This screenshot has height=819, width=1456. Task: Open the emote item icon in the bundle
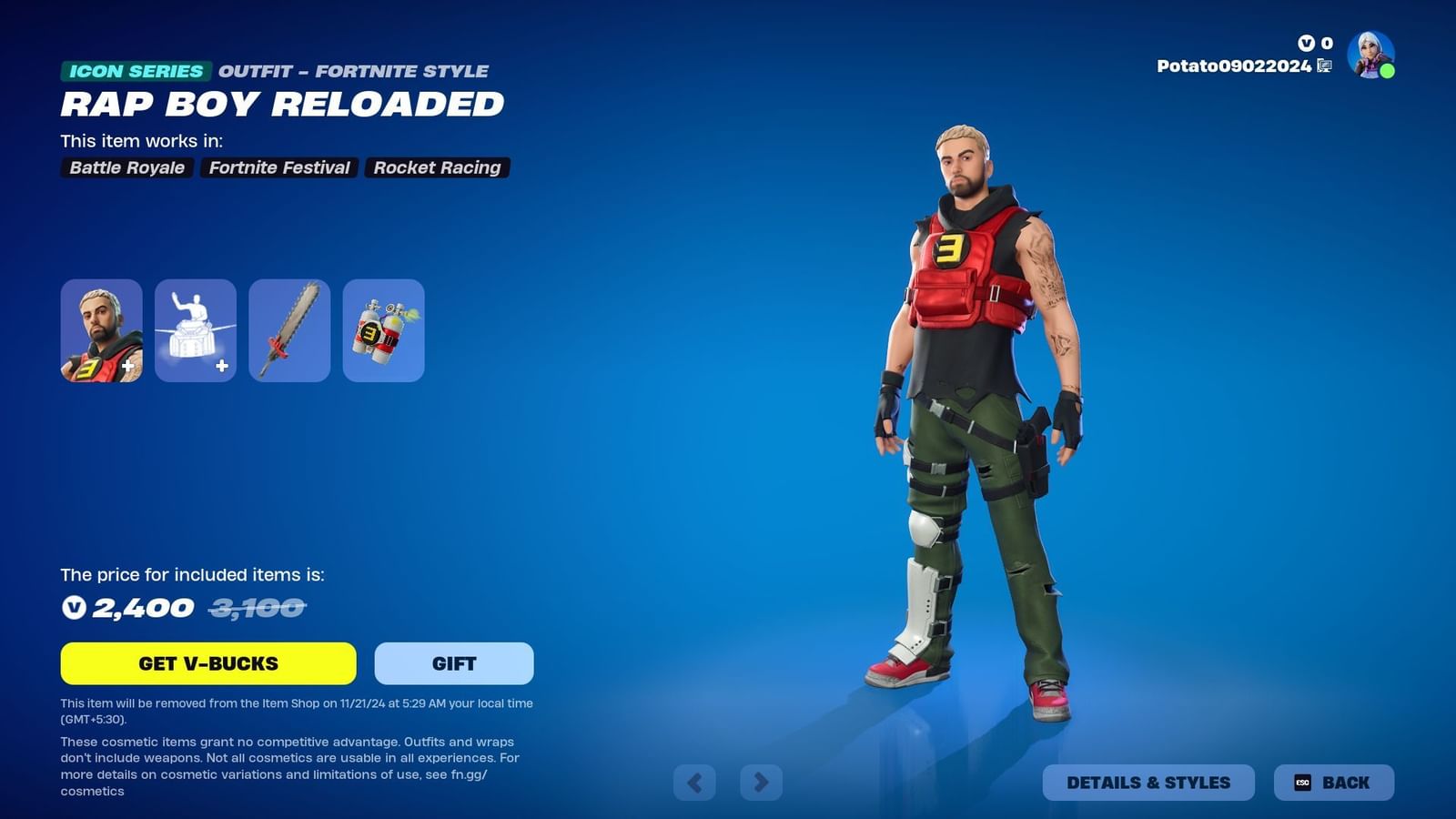195,330
